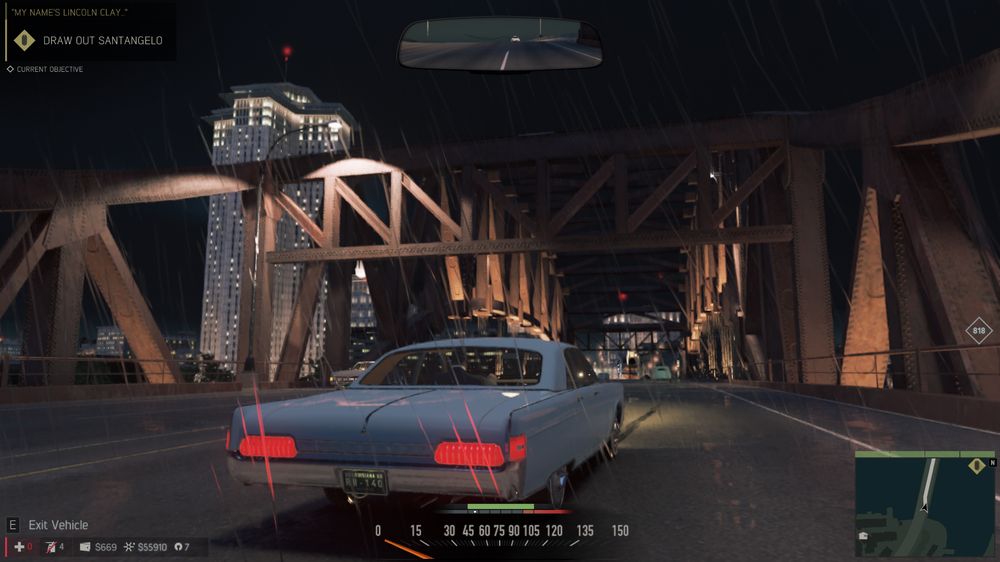Click the white house icon on the minimap

[x=864, y=536]
